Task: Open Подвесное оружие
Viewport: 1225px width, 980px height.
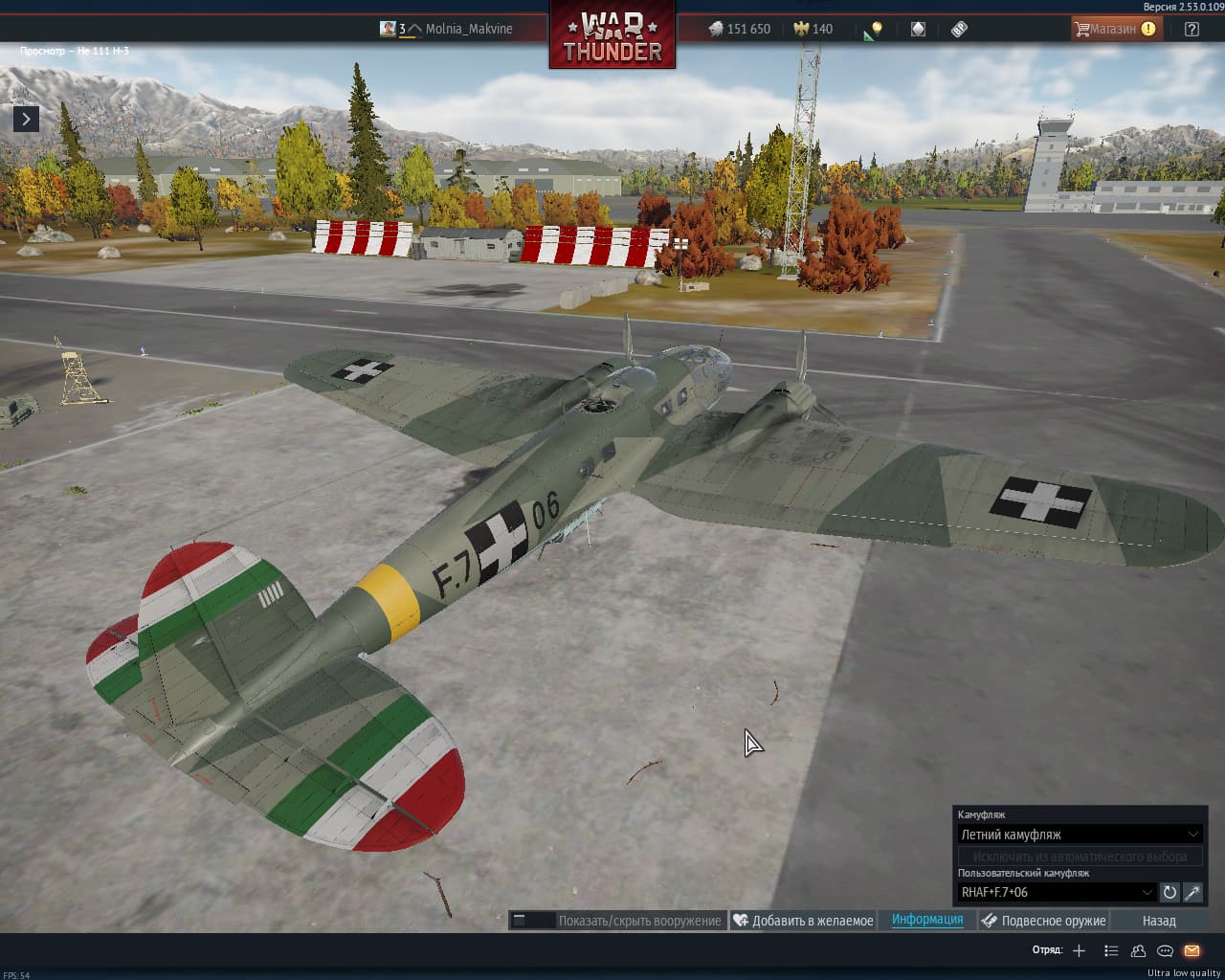Action: [1044, 921]
